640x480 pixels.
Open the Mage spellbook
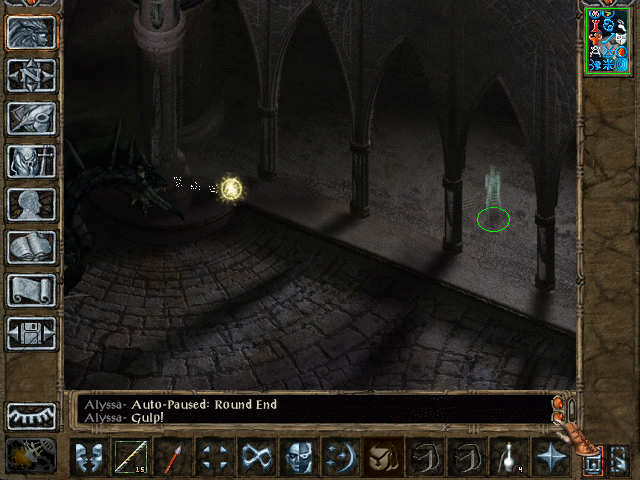tap(31, 247)
